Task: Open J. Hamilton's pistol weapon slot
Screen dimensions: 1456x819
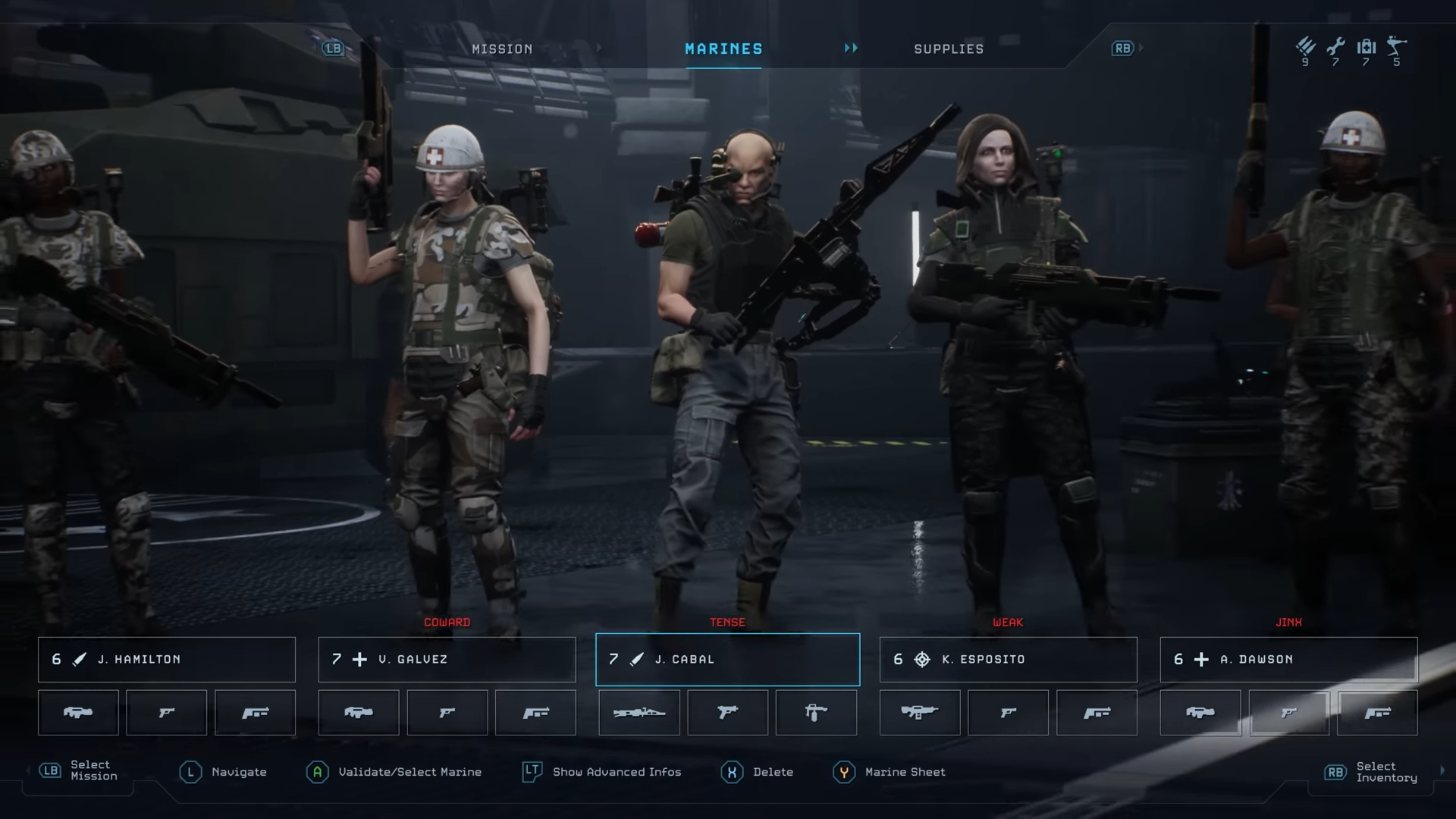Action: click(x=167, y=713)
